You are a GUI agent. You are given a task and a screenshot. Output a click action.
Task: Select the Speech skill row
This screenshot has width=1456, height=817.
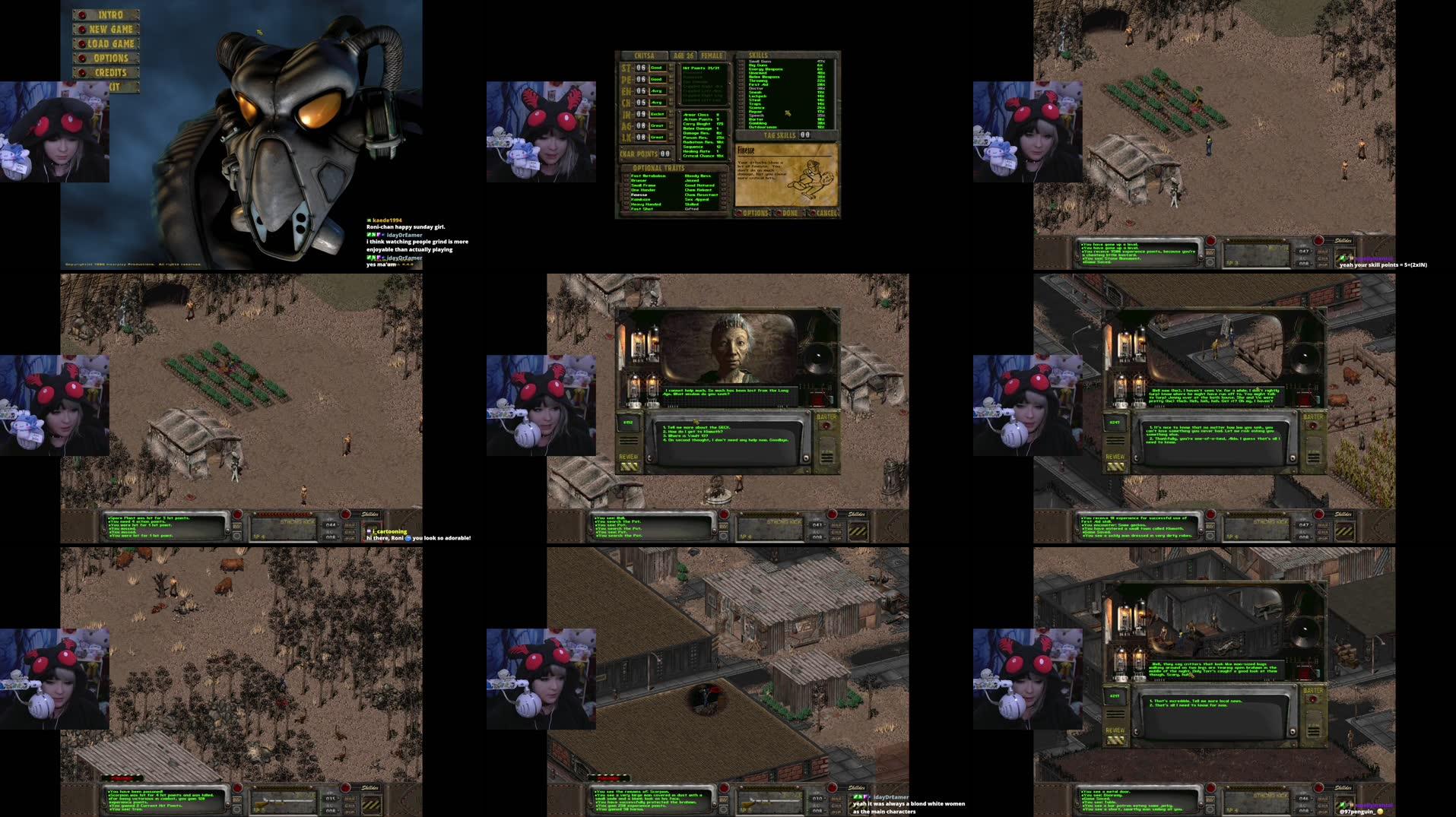tap(757, 116)
